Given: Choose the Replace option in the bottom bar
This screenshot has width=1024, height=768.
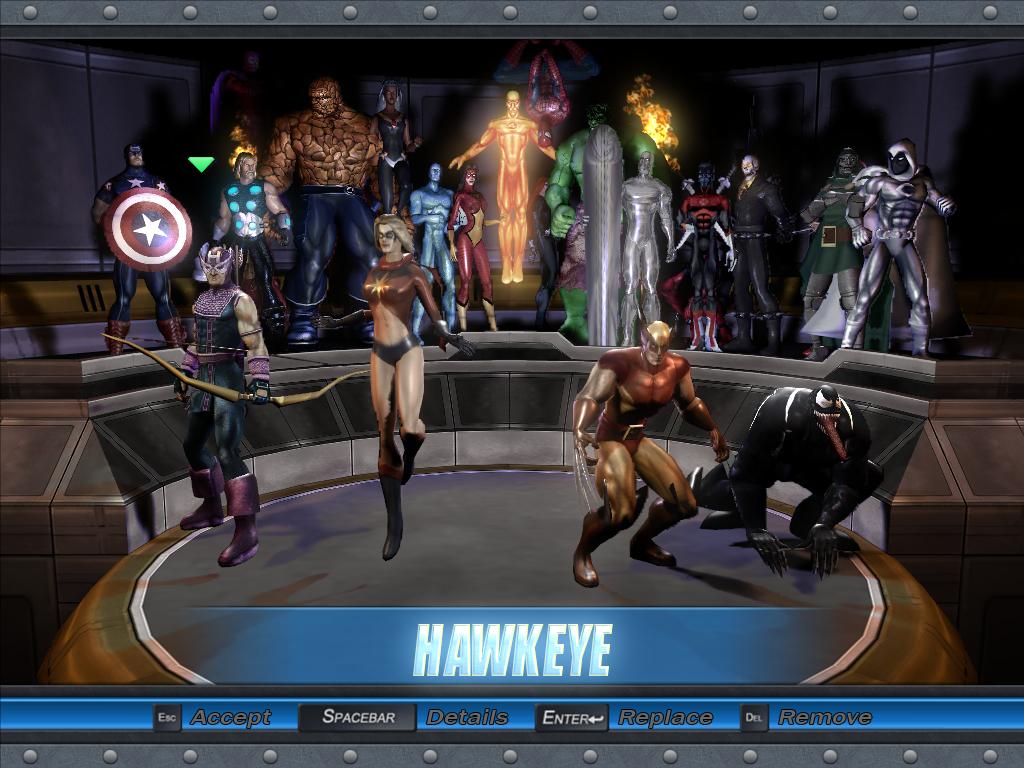Looking at the screenshot, I should click(x=664, y=717).
